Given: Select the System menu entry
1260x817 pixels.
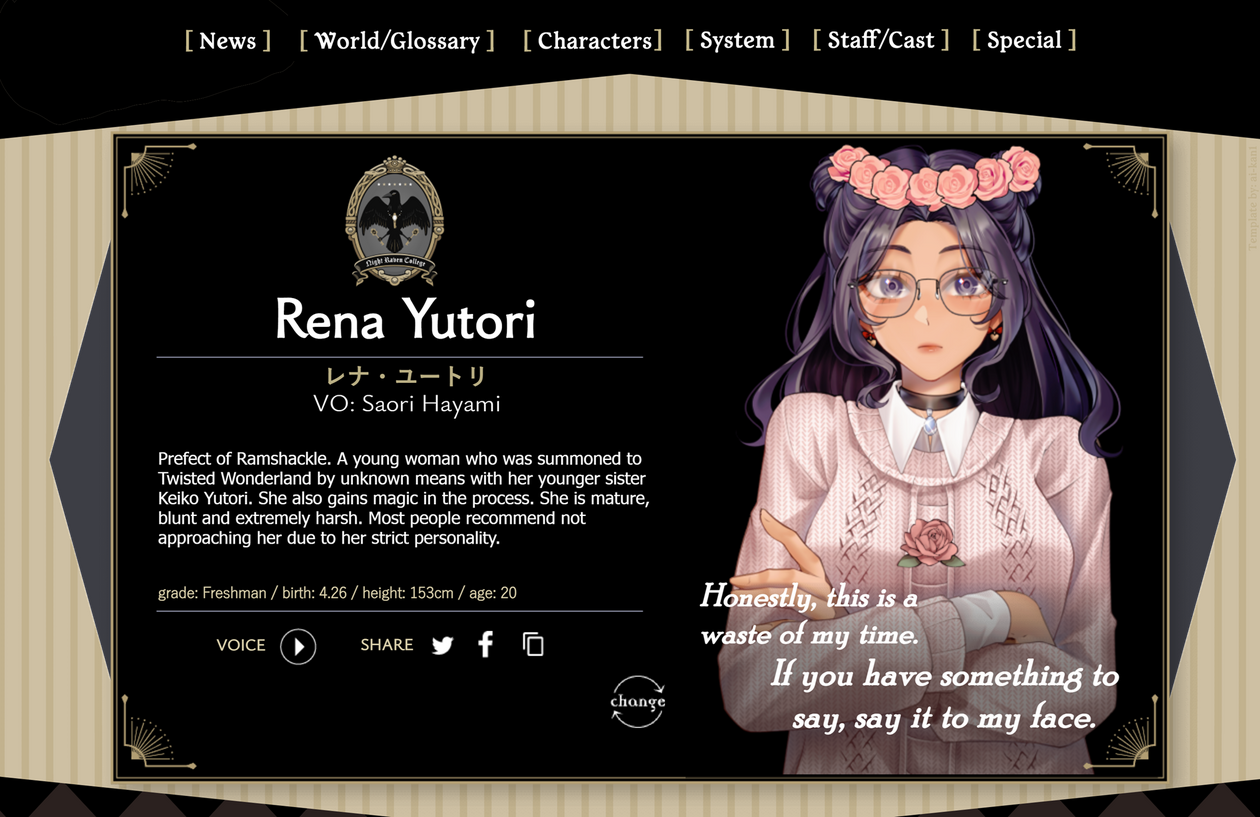Looking at the screenshot, I should 737,41.
